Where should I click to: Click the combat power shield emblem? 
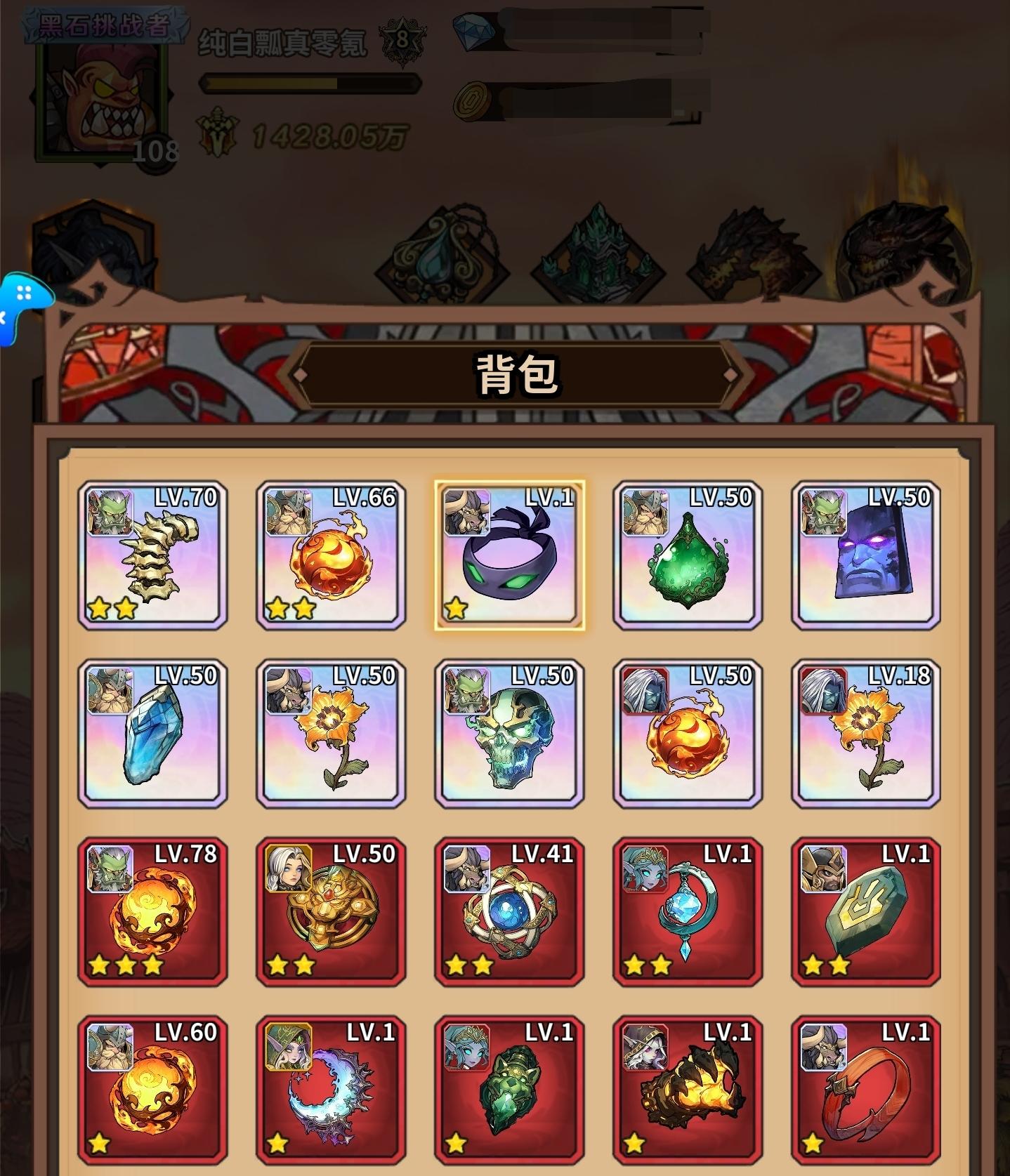point(220,131)
